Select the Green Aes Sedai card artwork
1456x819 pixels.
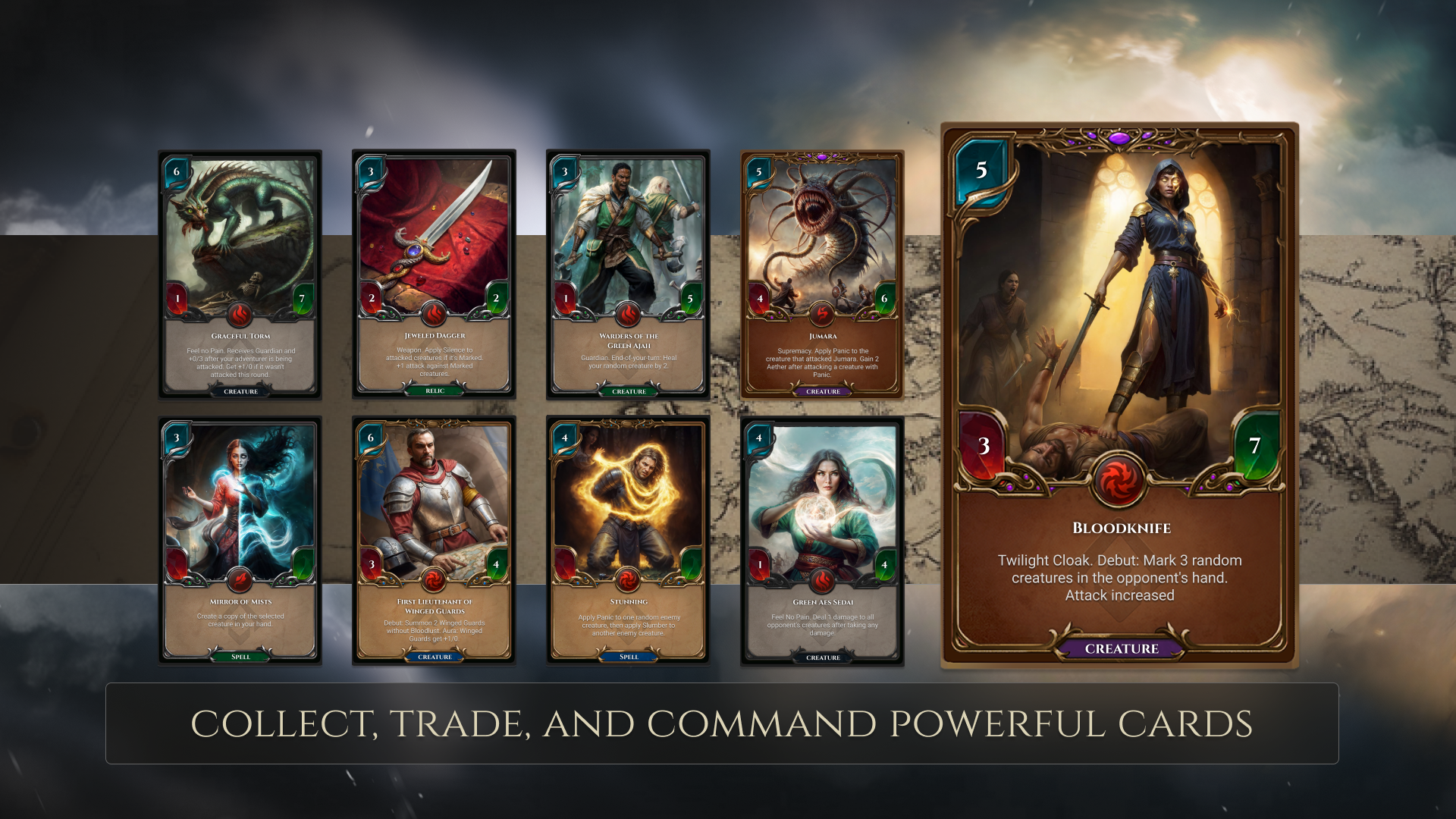[824, 500]
